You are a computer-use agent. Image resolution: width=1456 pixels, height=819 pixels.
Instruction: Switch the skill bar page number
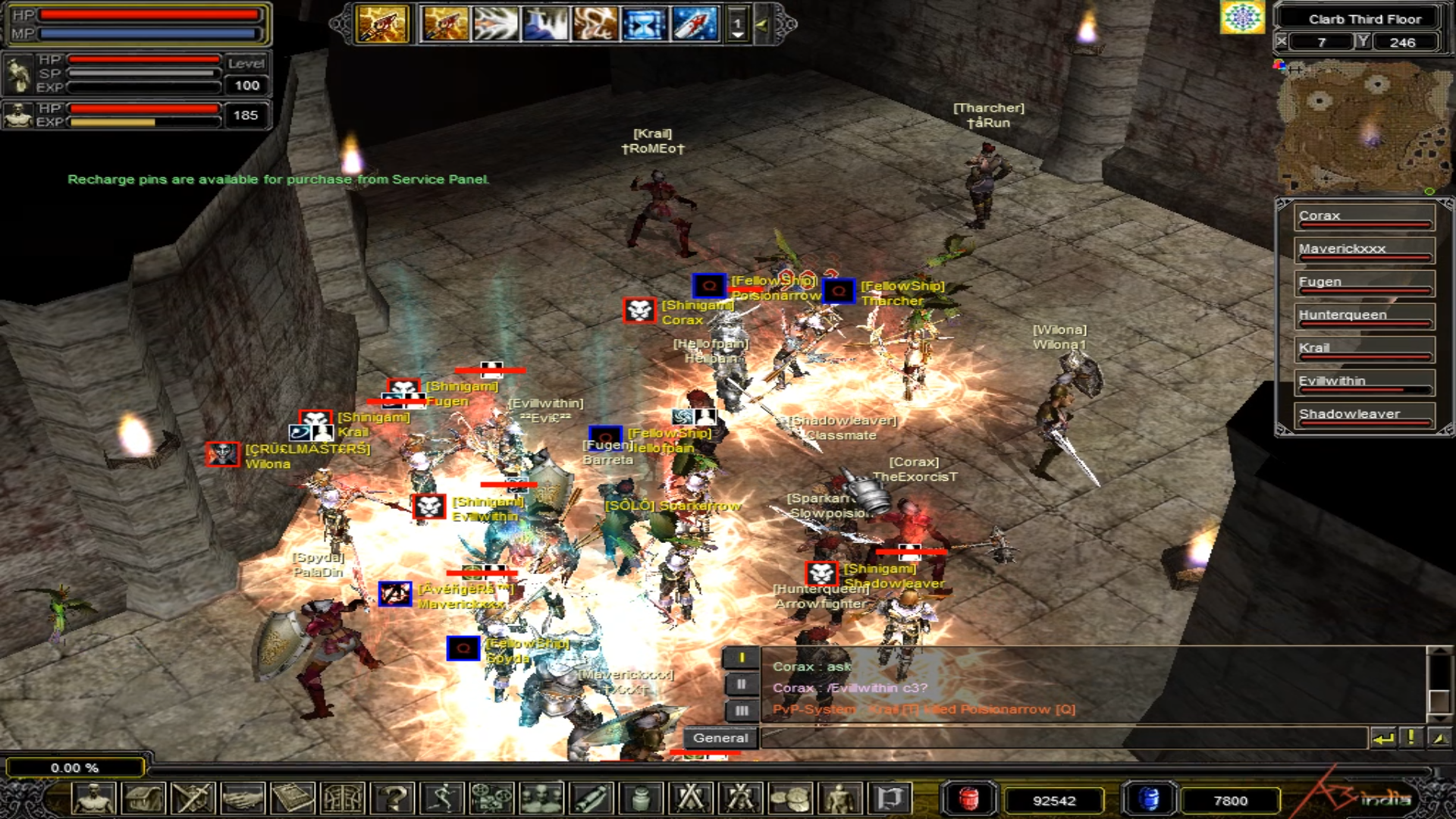[737, 24]
